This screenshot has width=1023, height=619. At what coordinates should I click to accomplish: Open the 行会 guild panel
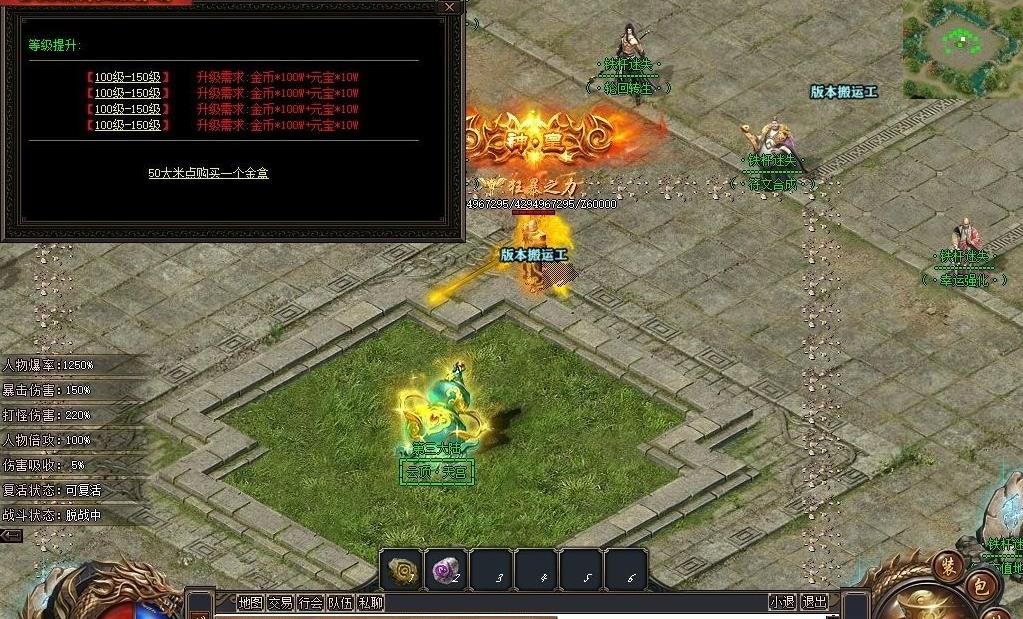(310, 602)
